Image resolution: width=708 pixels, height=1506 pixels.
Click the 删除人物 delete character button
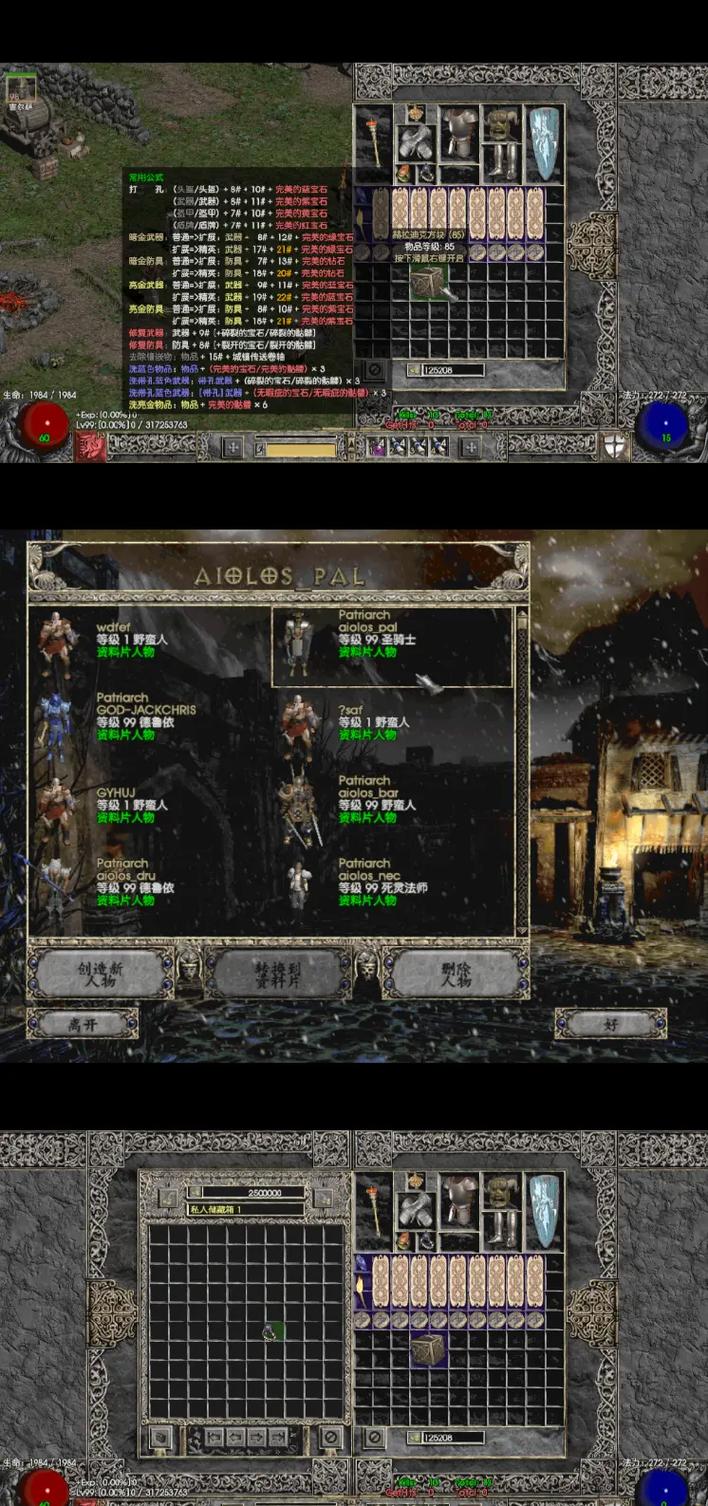pos(455,975)
